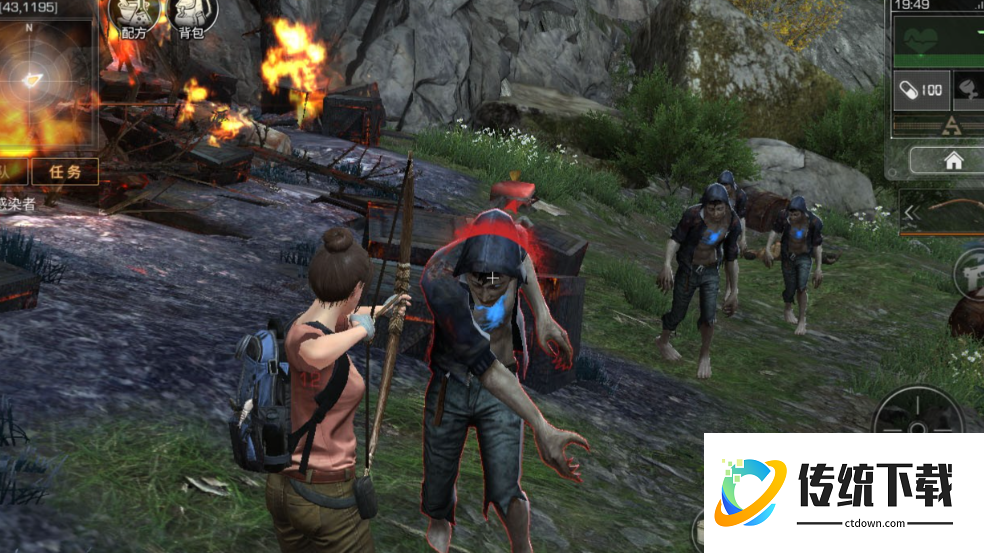Tap the pistol weapon button

coord(972,271)
